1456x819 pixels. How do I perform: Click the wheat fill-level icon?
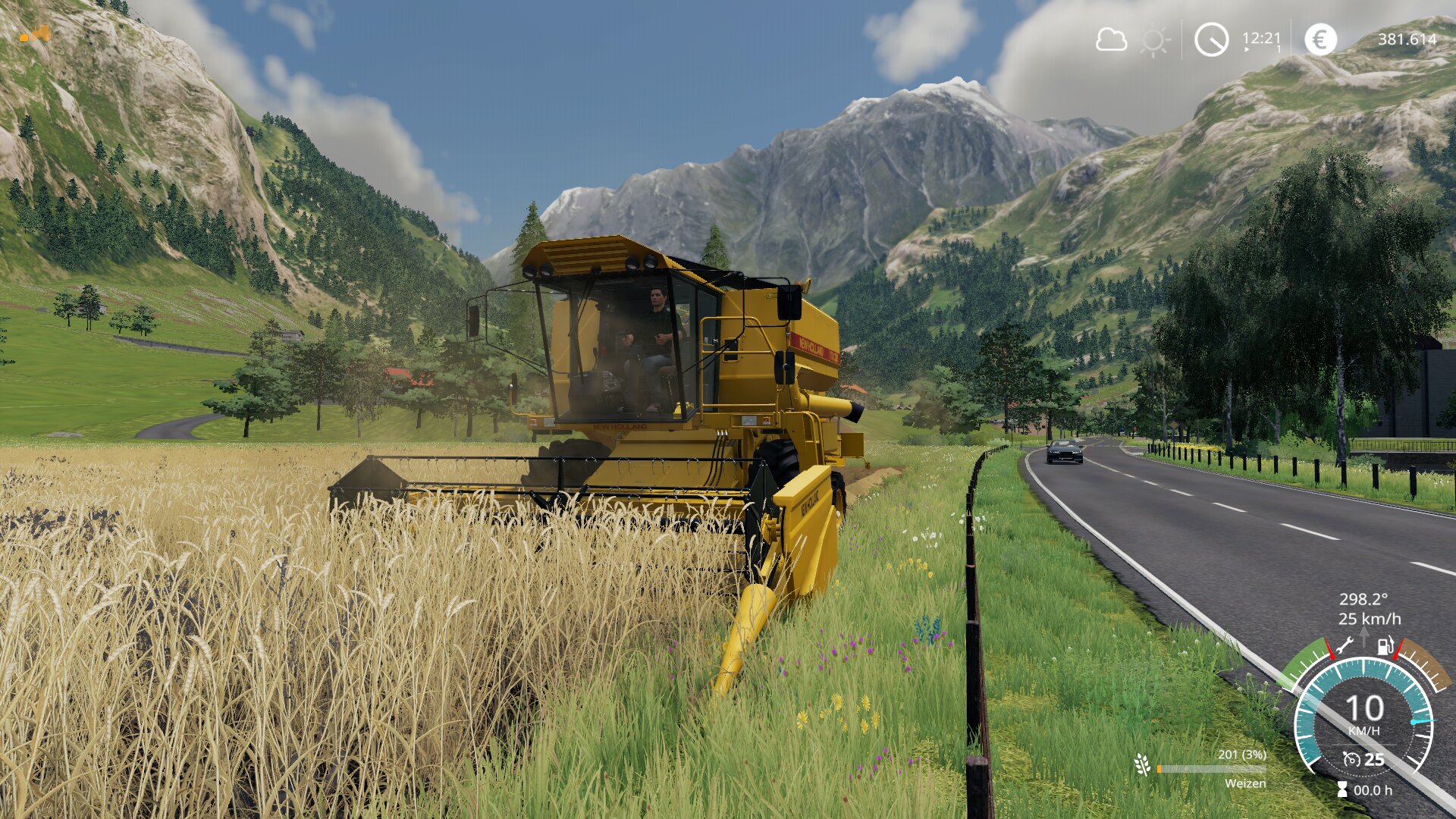(x=1142, y=764)
